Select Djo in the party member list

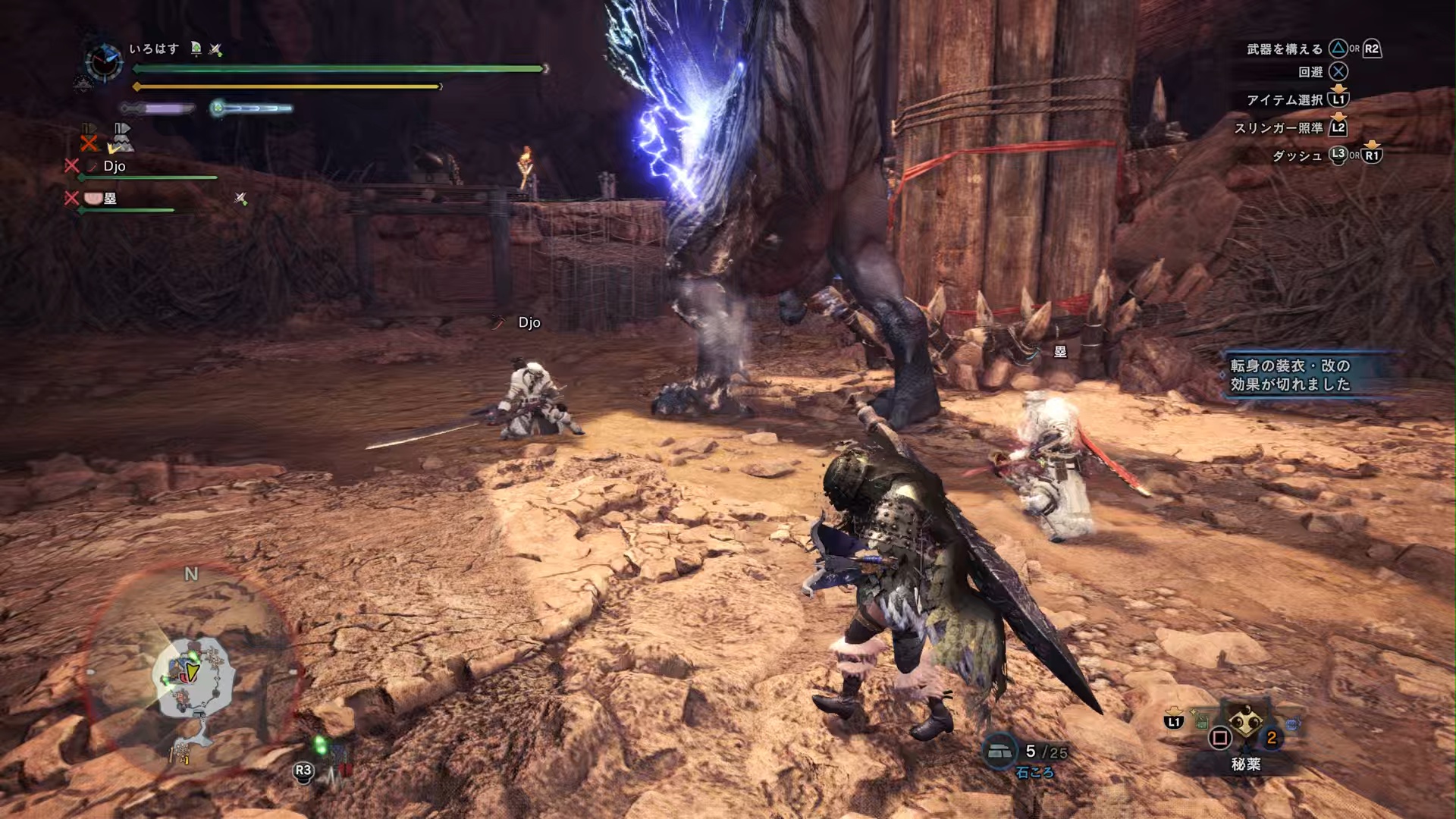click(x=115, y=166)
